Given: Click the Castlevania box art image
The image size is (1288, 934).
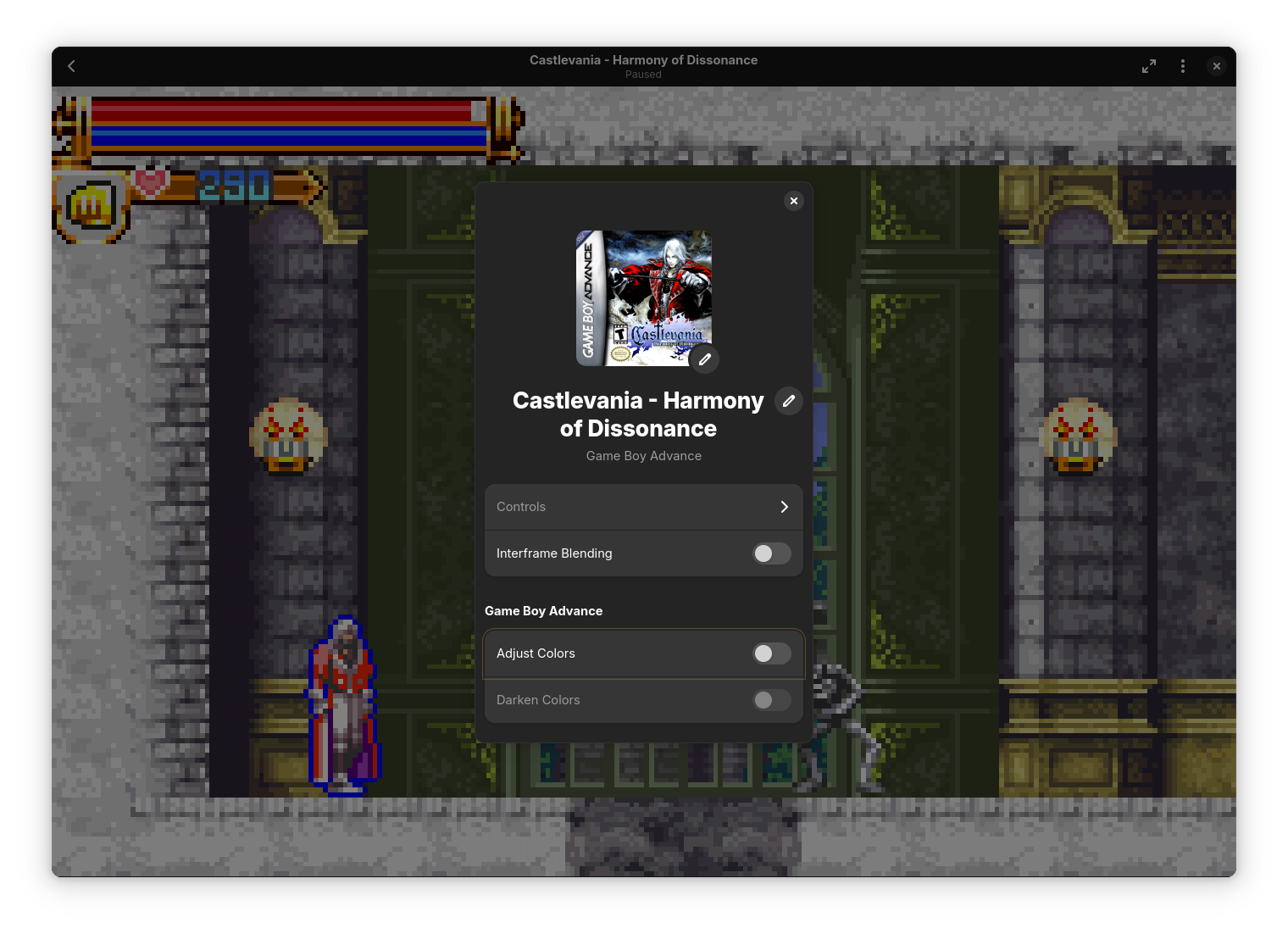Looking at the screenshot, I should pos(643,297).
